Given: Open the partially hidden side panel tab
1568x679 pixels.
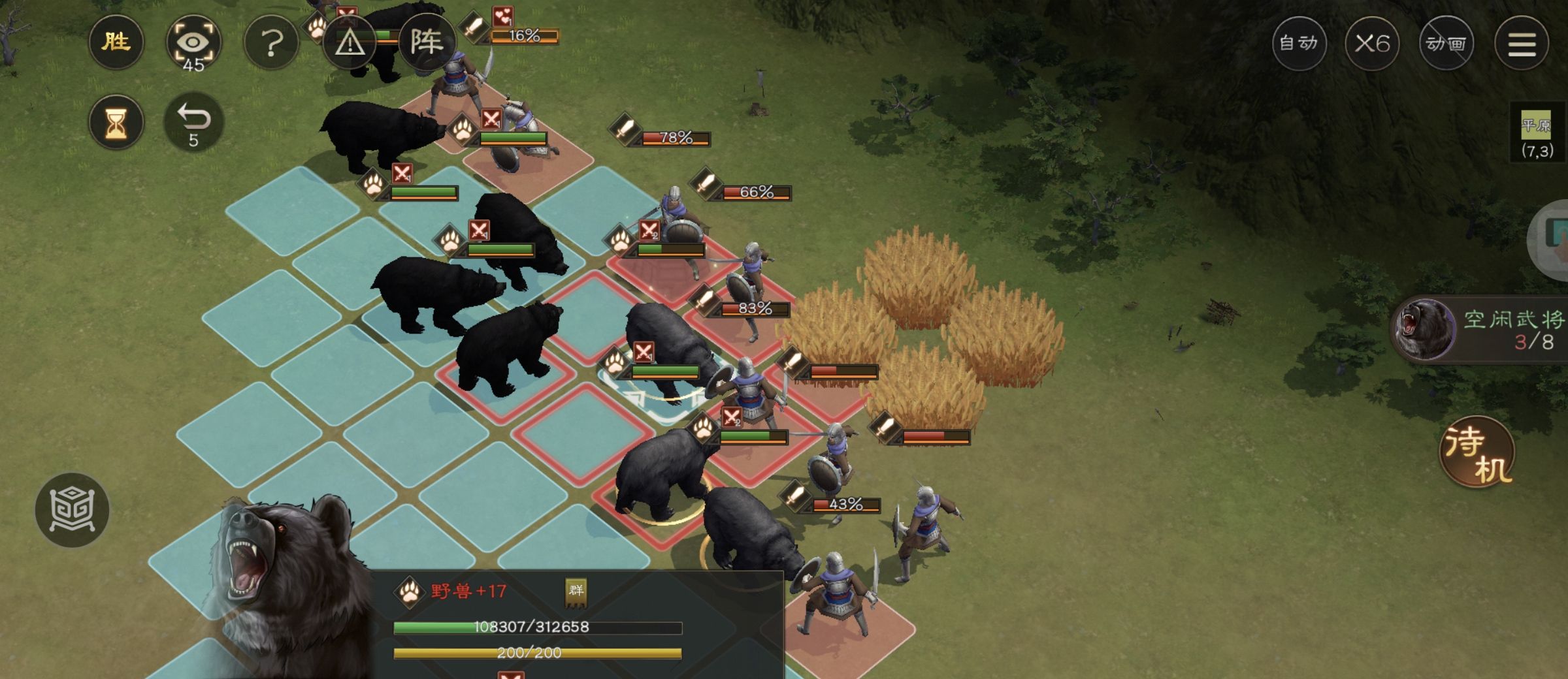Looking at the screenshot, I should 1552,238.
